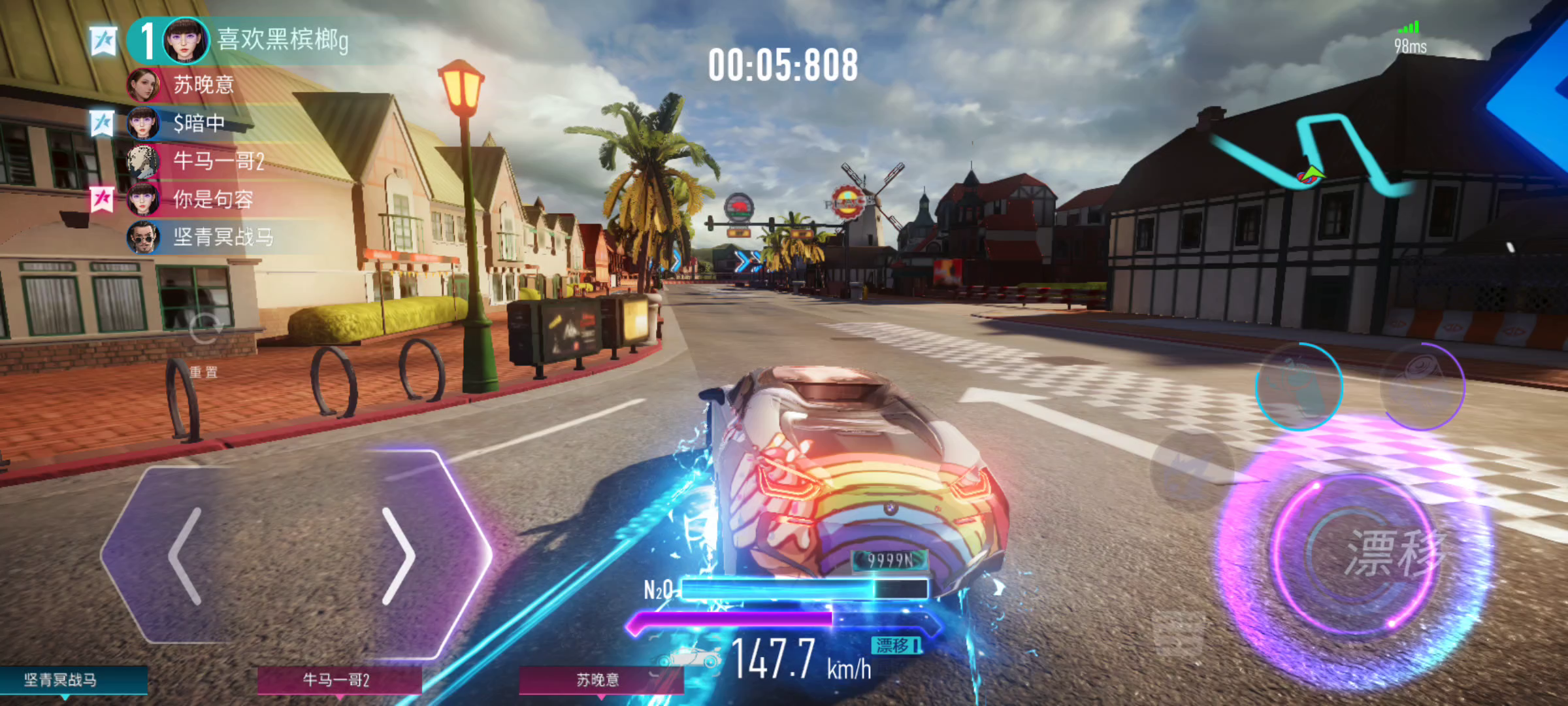Screen dimensions: 1568x706
Task: Activate the cyan-ringed skill button
Action: pos(1299,386)
